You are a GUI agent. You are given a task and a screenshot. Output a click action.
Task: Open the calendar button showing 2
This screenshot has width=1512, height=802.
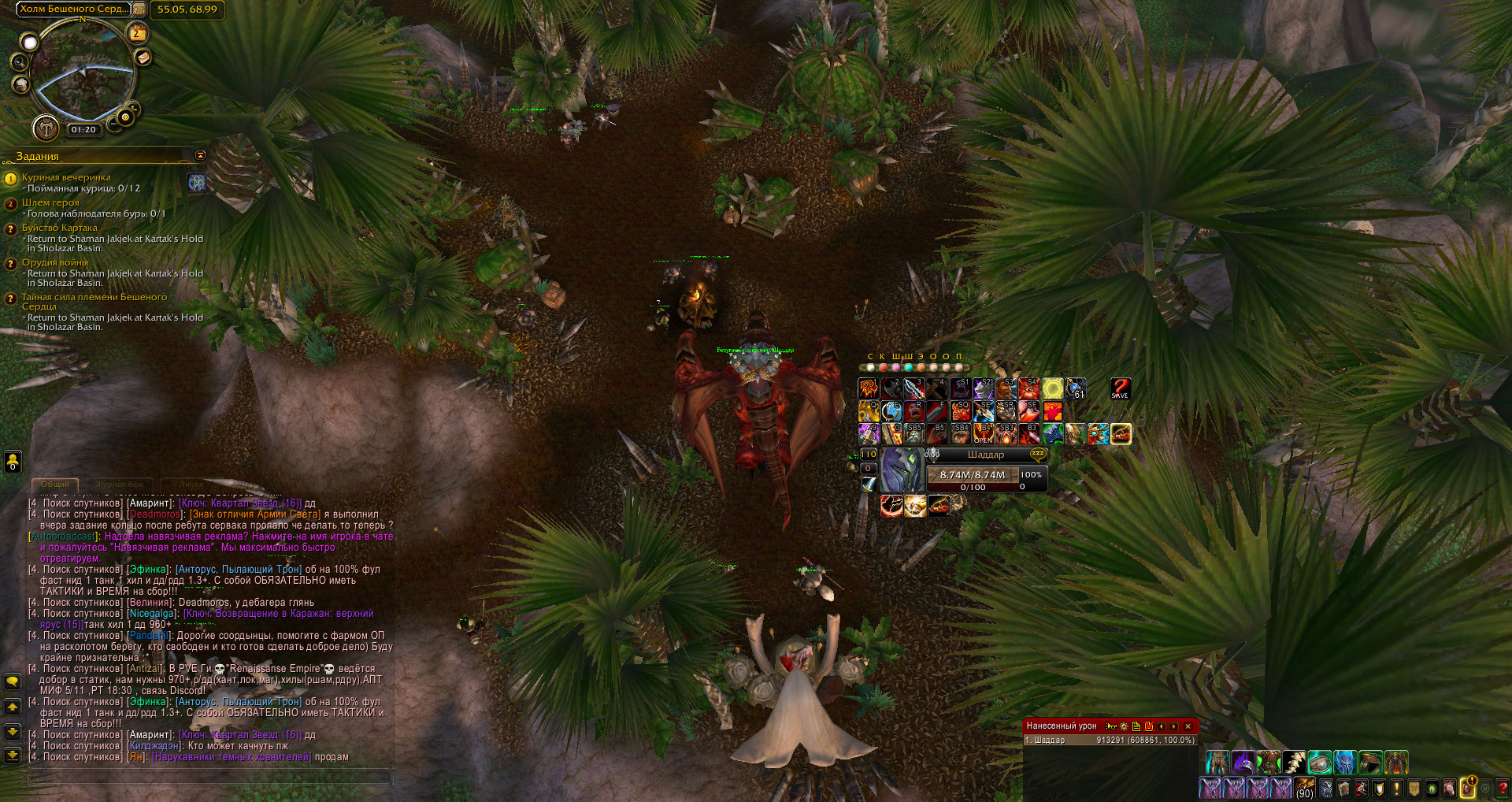(x=136, y=33)
